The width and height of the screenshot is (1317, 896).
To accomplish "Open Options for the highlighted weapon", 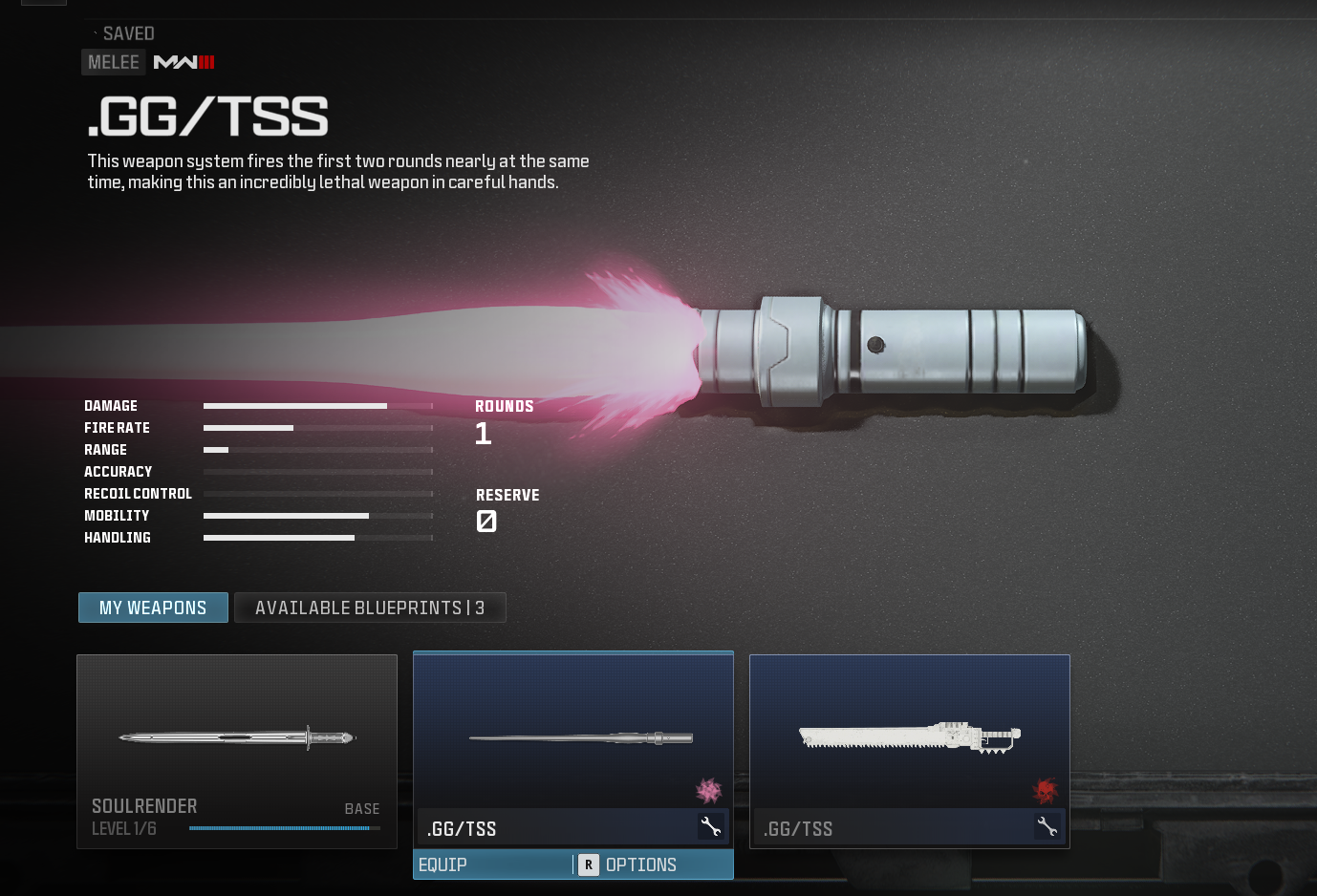I will [639, 864].
